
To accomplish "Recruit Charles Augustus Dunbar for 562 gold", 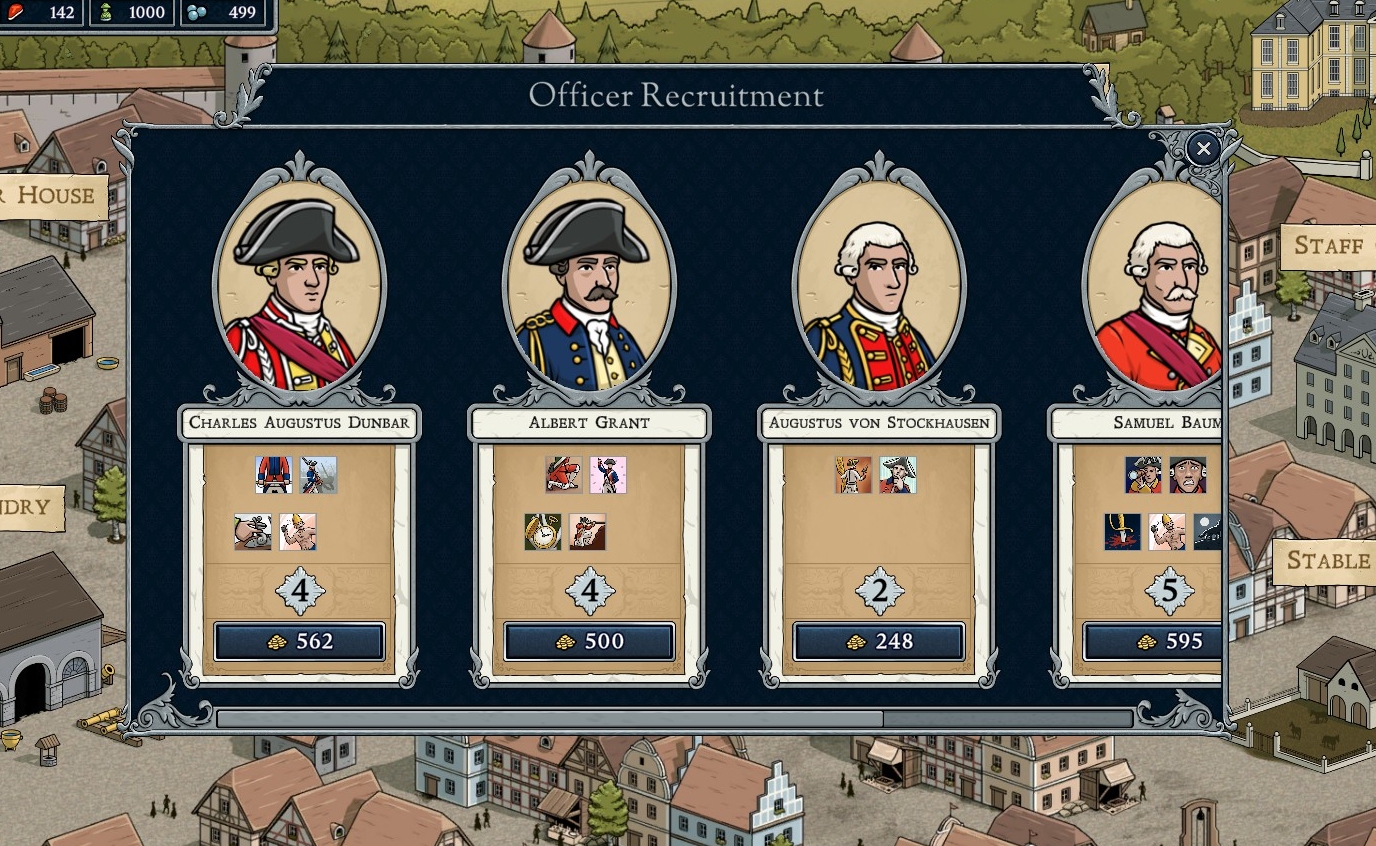I will (x=299, y=642).
